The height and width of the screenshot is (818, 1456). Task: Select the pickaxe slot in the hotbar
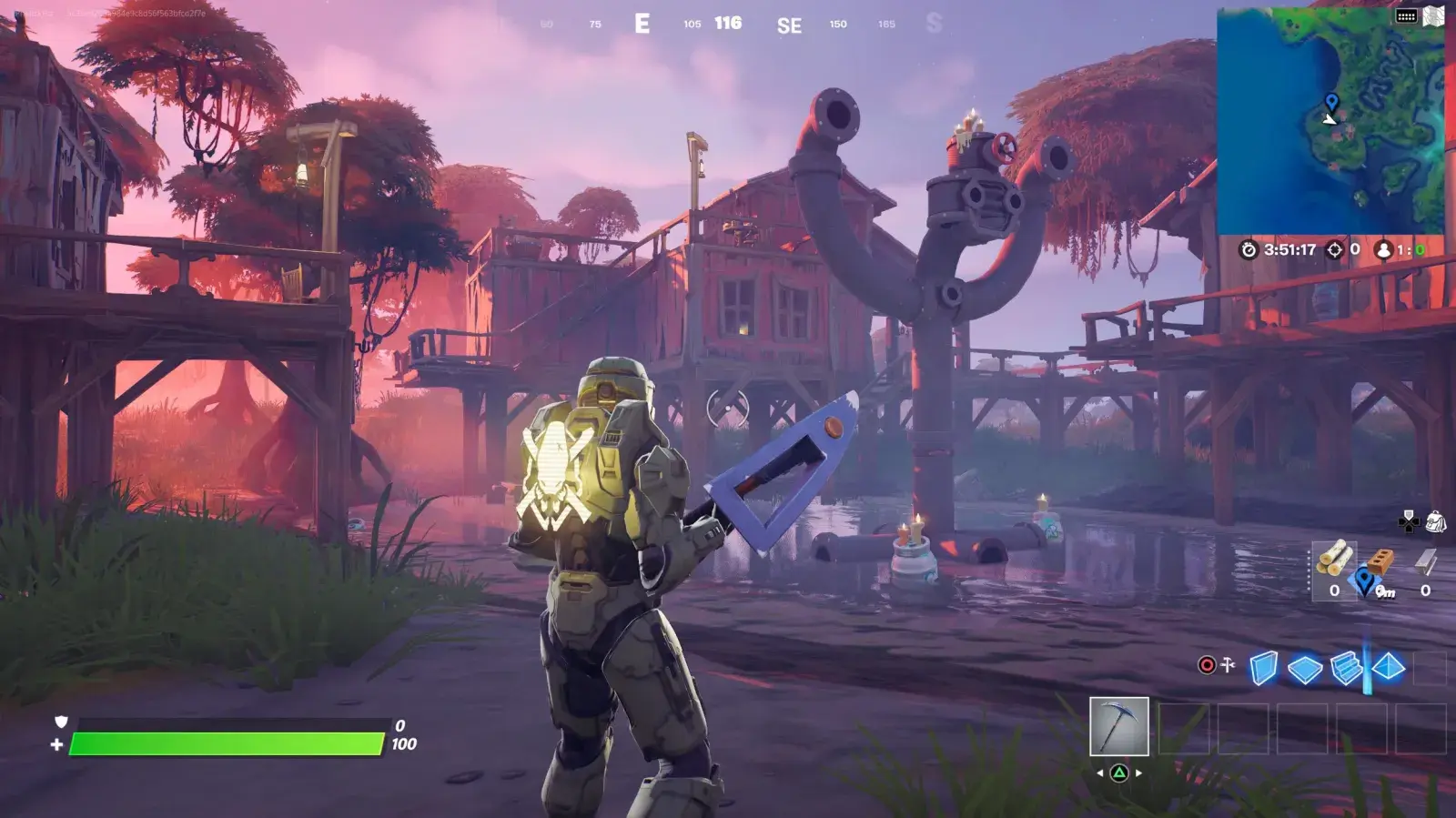pos(1118,726)
